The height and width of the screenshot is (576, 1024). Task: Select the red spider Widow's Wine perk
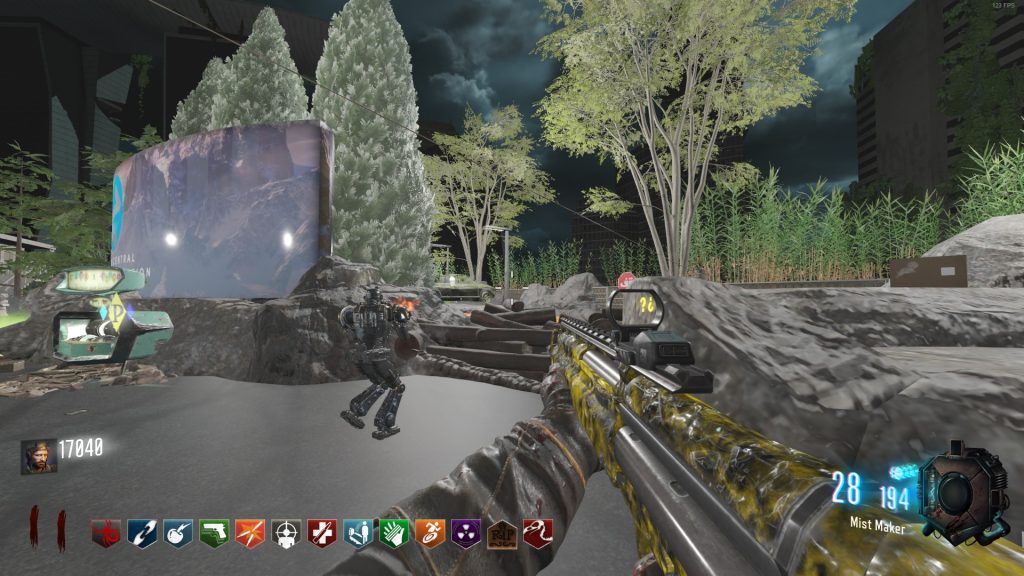[x=106, y=533]
